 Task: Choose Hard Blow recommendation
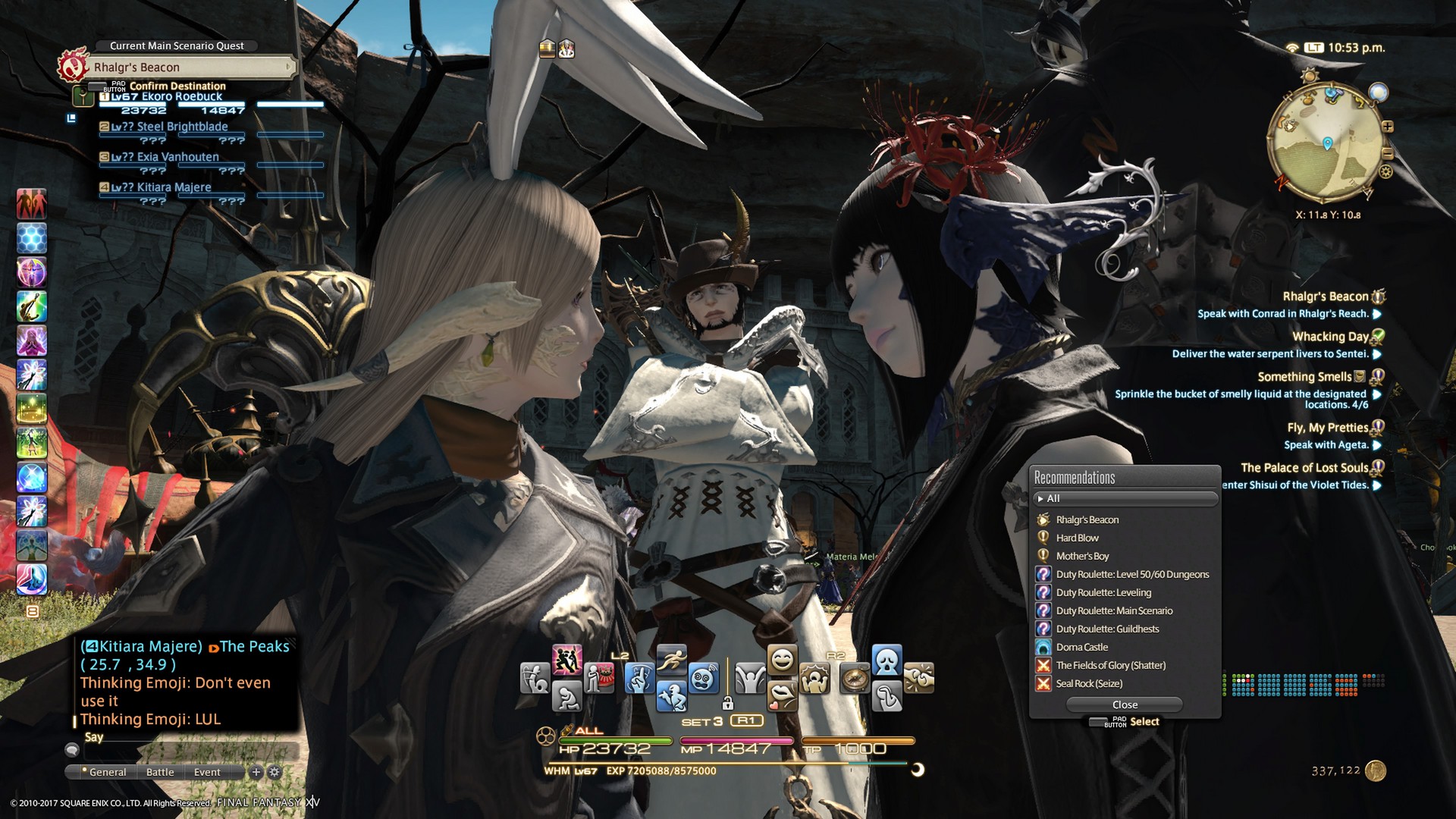pyautogui.click(x=1077, y=538)
